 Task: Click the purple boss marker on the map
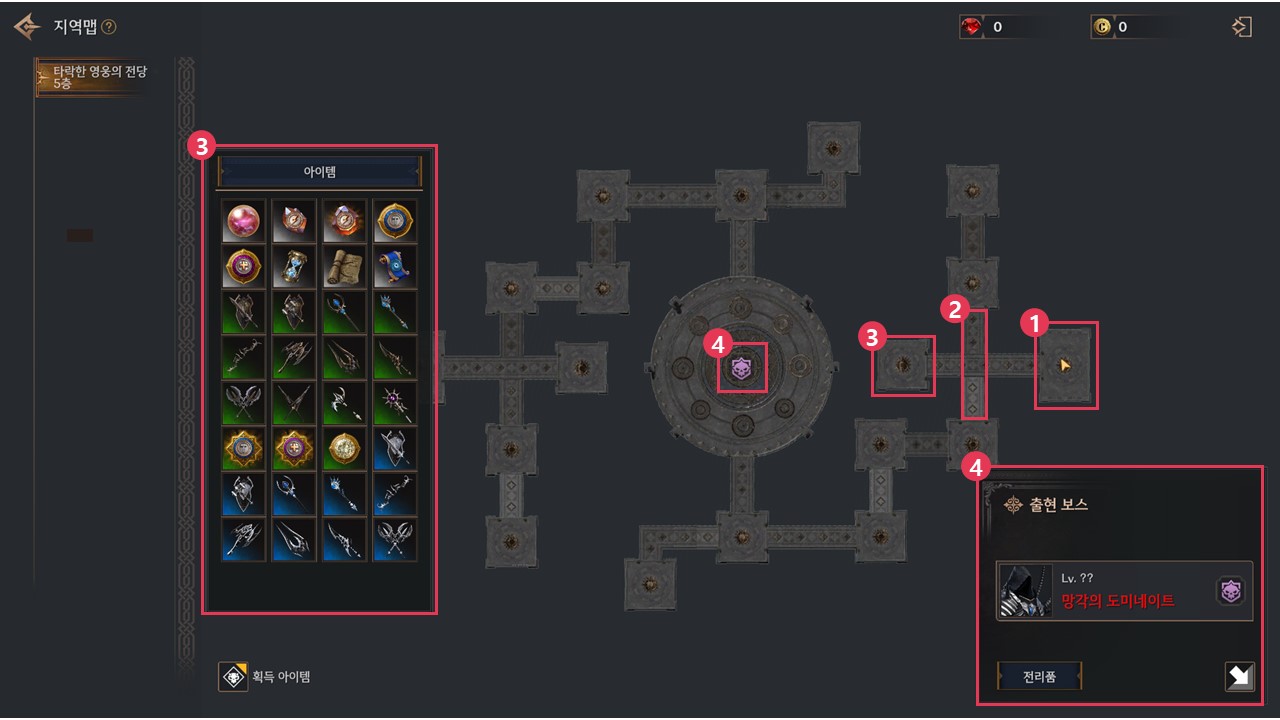(741, 368)
